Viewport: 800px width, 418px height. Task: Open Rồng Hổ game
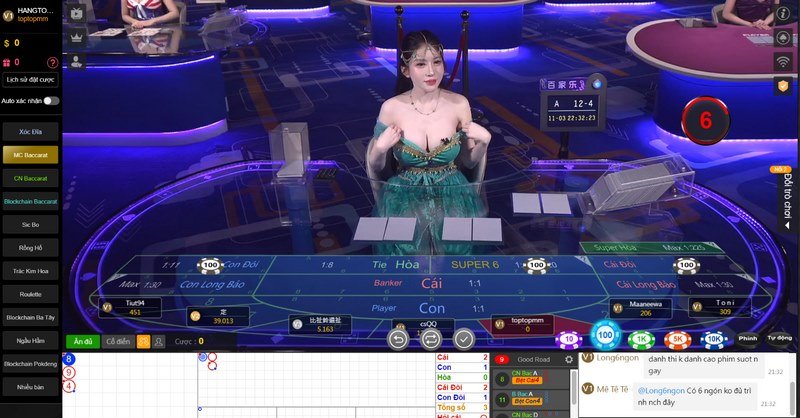(30, 248)
